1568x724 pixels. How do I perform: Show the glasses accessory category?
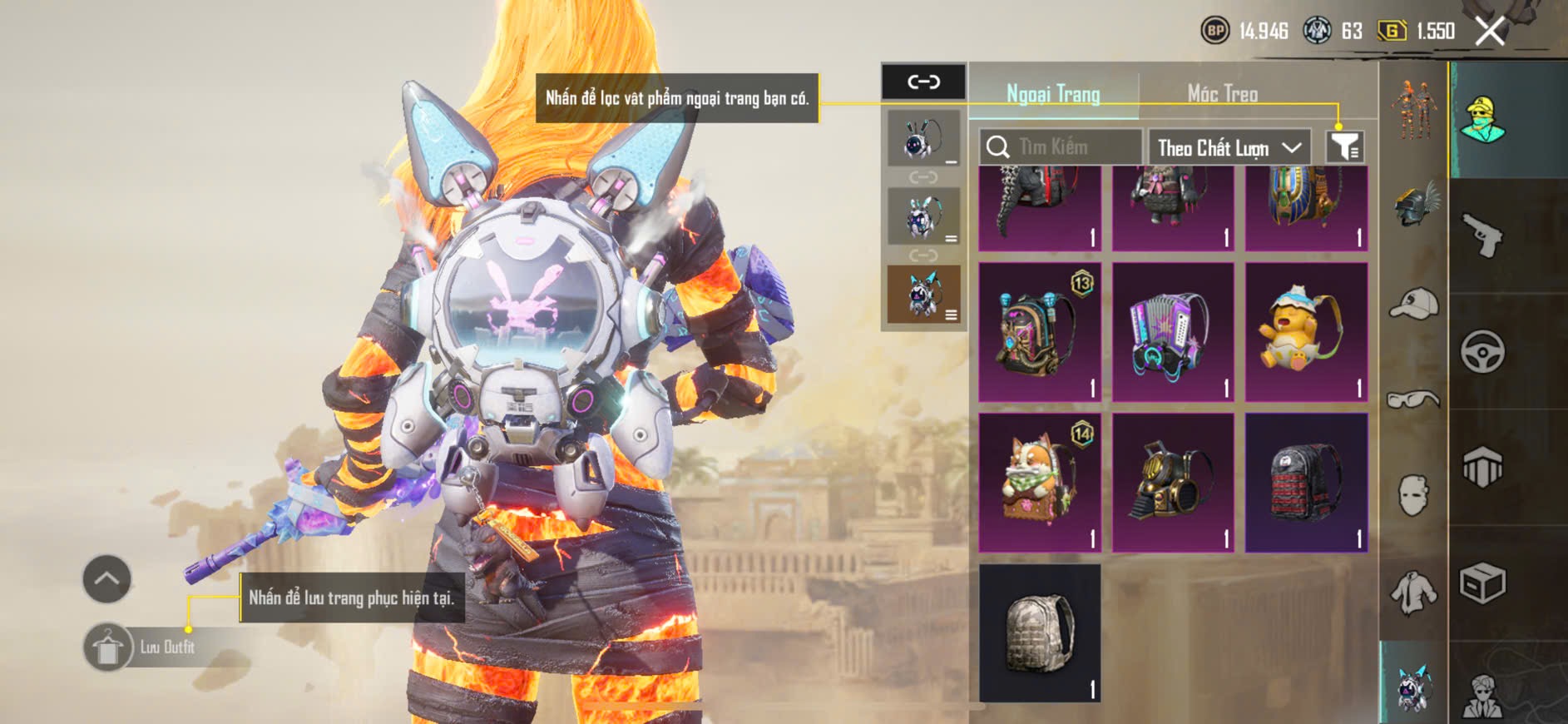pyautogui.click(x=1414, y=400)
